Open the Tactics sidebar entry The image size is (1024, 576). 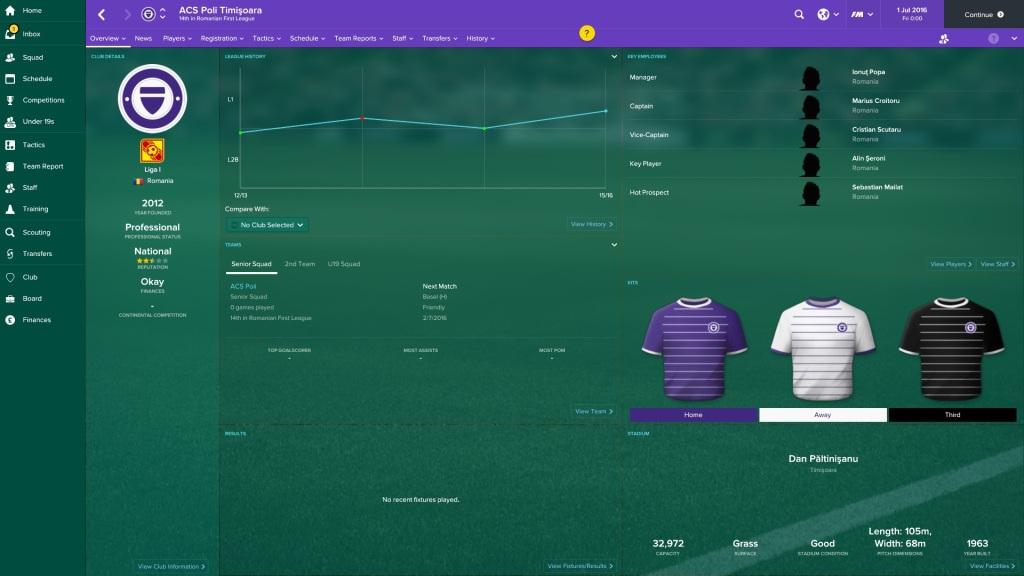click(x=34, y=145)
